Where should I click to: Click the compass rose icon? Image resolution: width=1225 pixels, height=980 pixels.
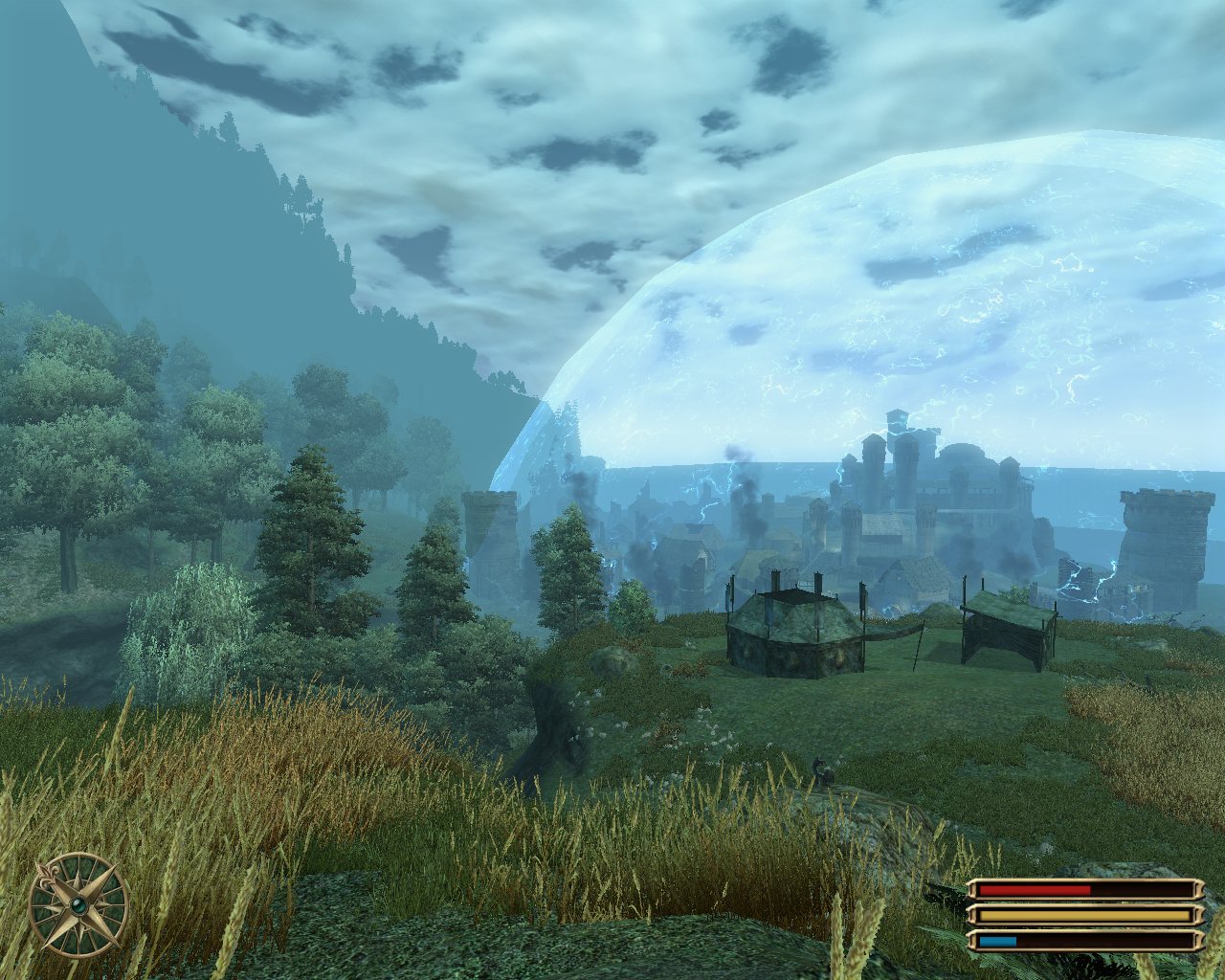point(78,902)
